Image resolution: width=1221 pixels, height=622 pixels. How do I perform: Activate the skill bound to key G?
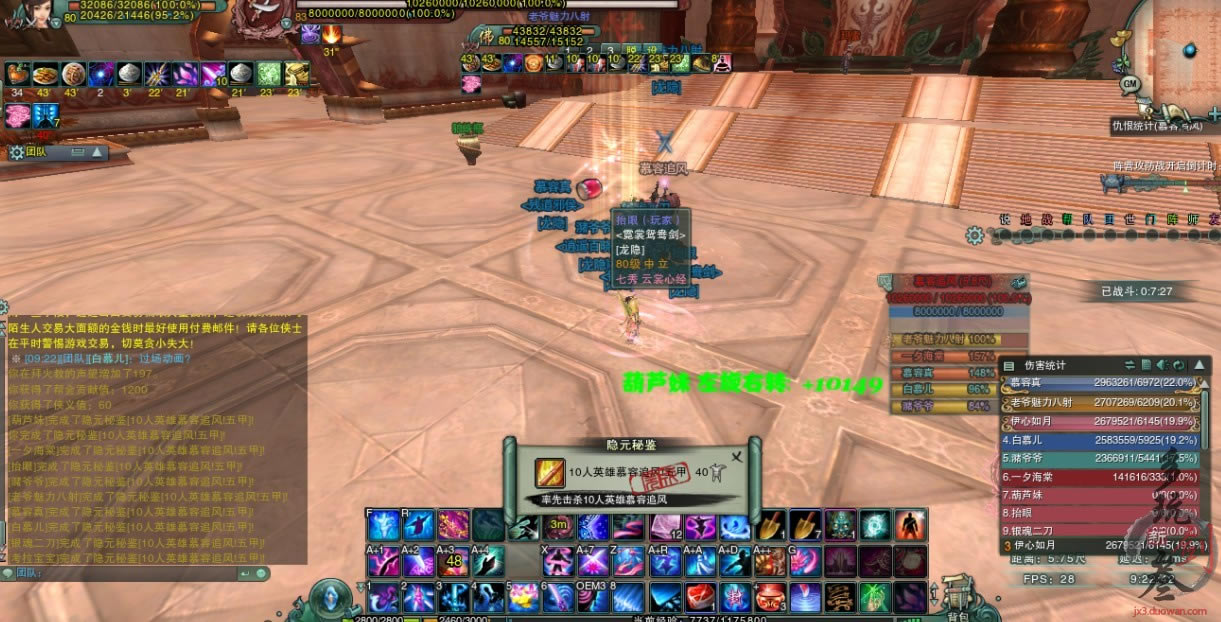click(805, 561)
